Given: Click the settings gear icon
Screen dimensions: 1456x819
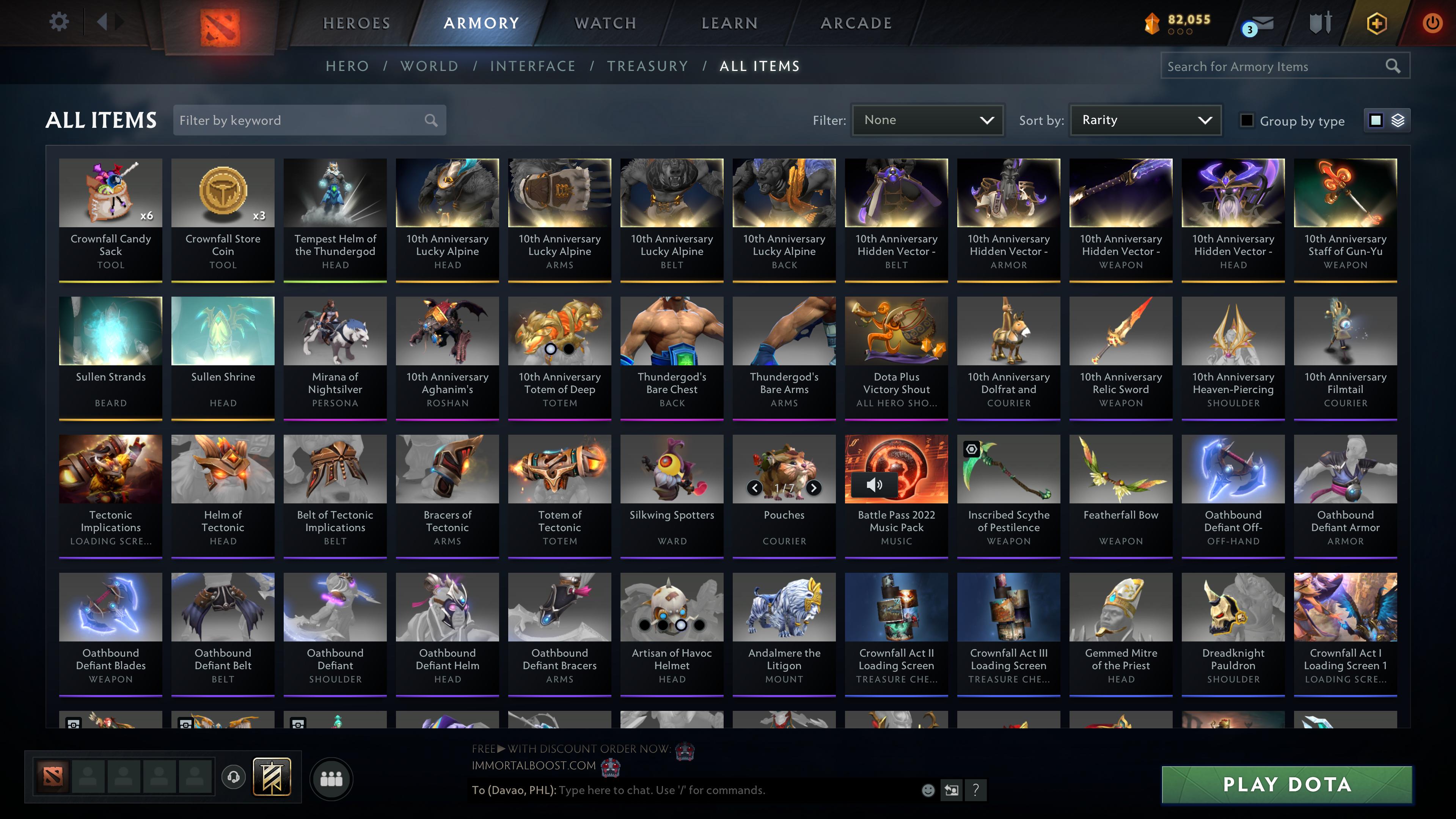Looking at the screenshot, I should [58, 21].
